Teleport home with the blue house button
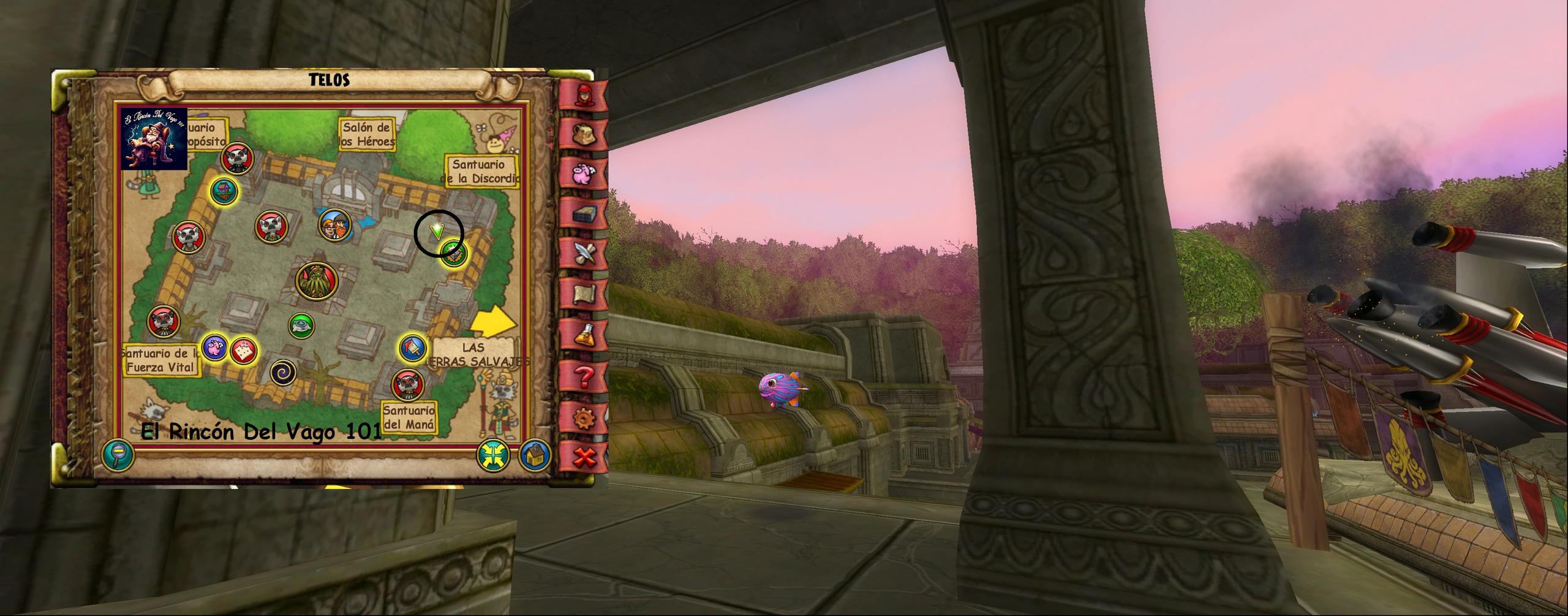 pyautogui.click(x=535, y=455)
